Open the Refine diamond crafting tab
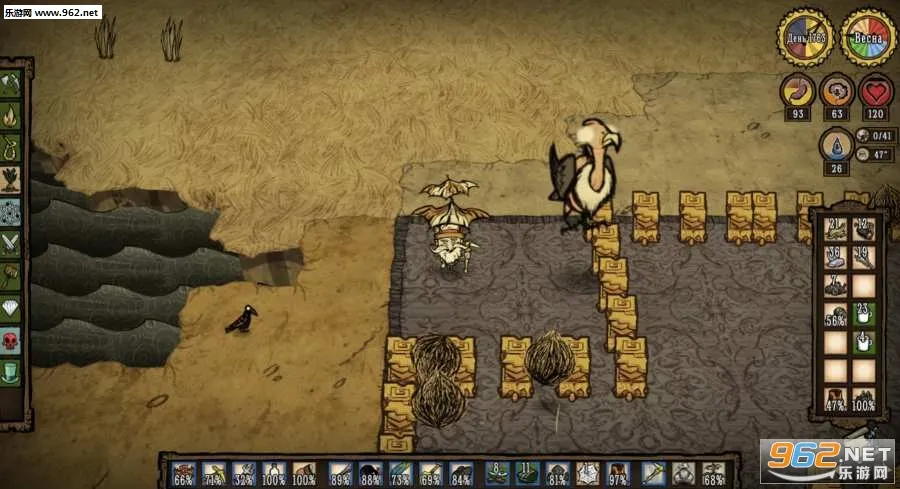Screen dimensions: 900x489 [12, 308]
